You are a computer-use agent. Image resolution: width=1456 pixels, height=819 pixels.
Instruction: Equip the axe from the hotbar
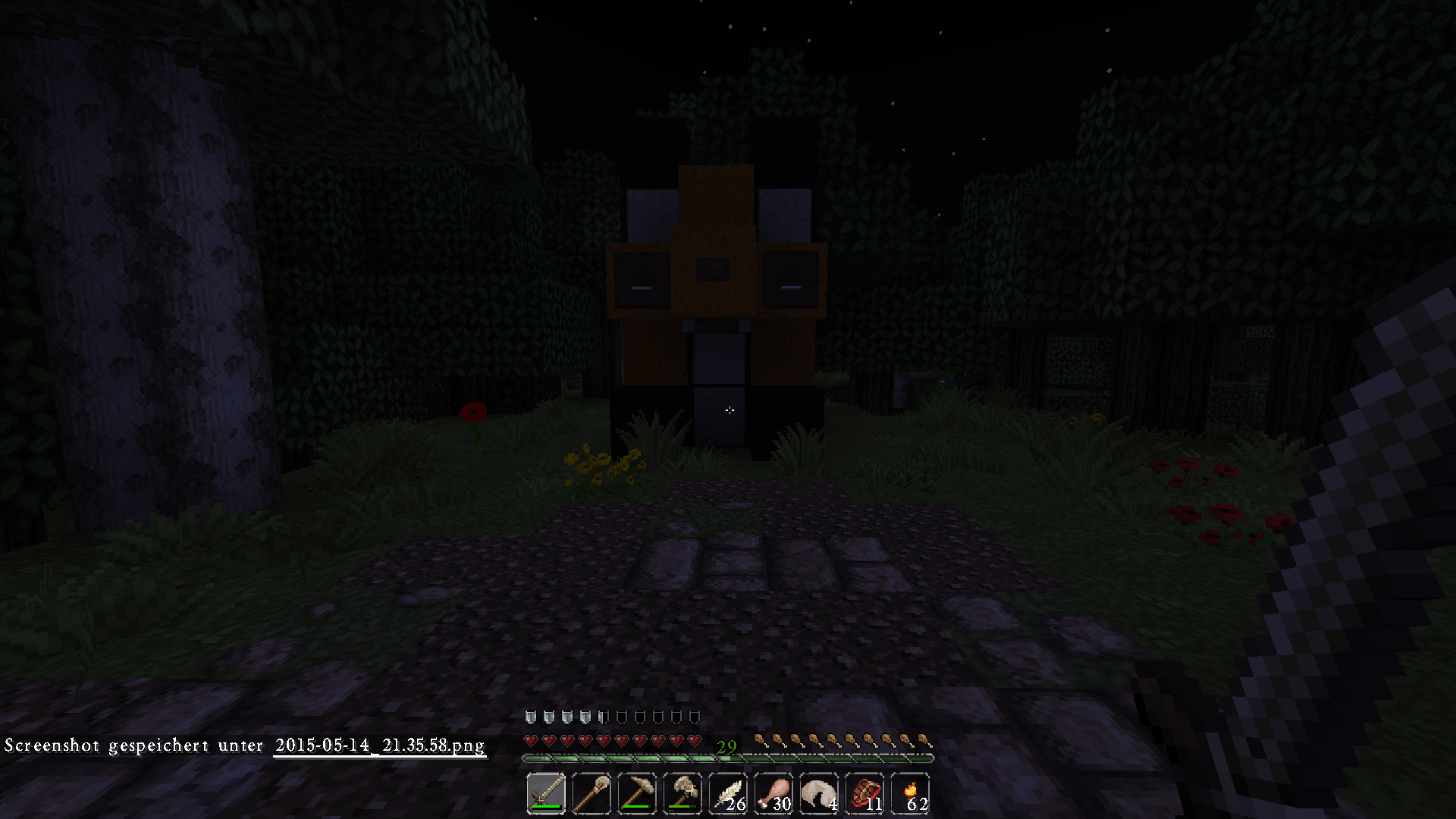(682, 794)
